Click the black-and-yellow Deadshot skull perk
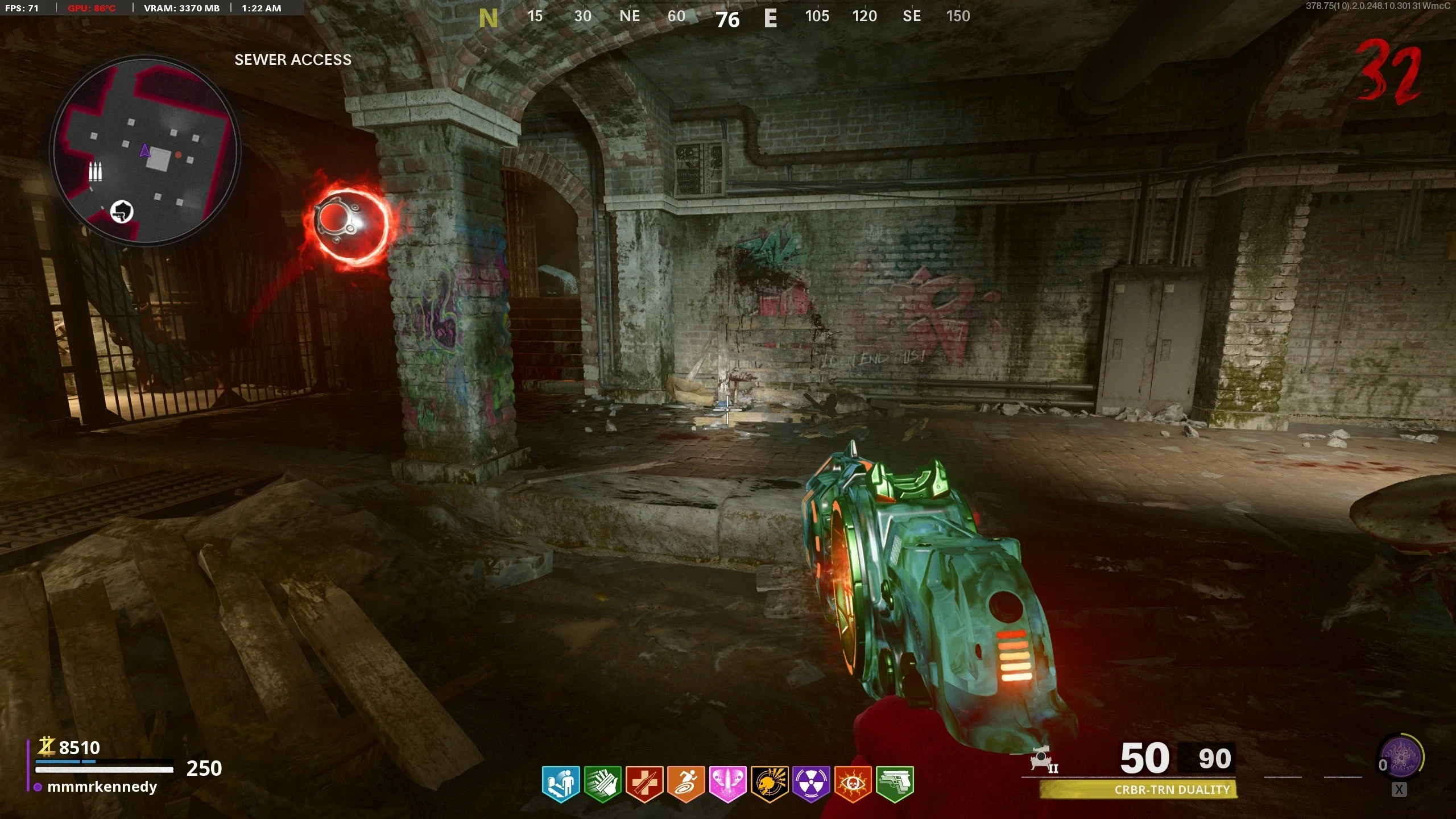Image resolution: width=1456 pixels, height=819 pixels. pos(770,784)
